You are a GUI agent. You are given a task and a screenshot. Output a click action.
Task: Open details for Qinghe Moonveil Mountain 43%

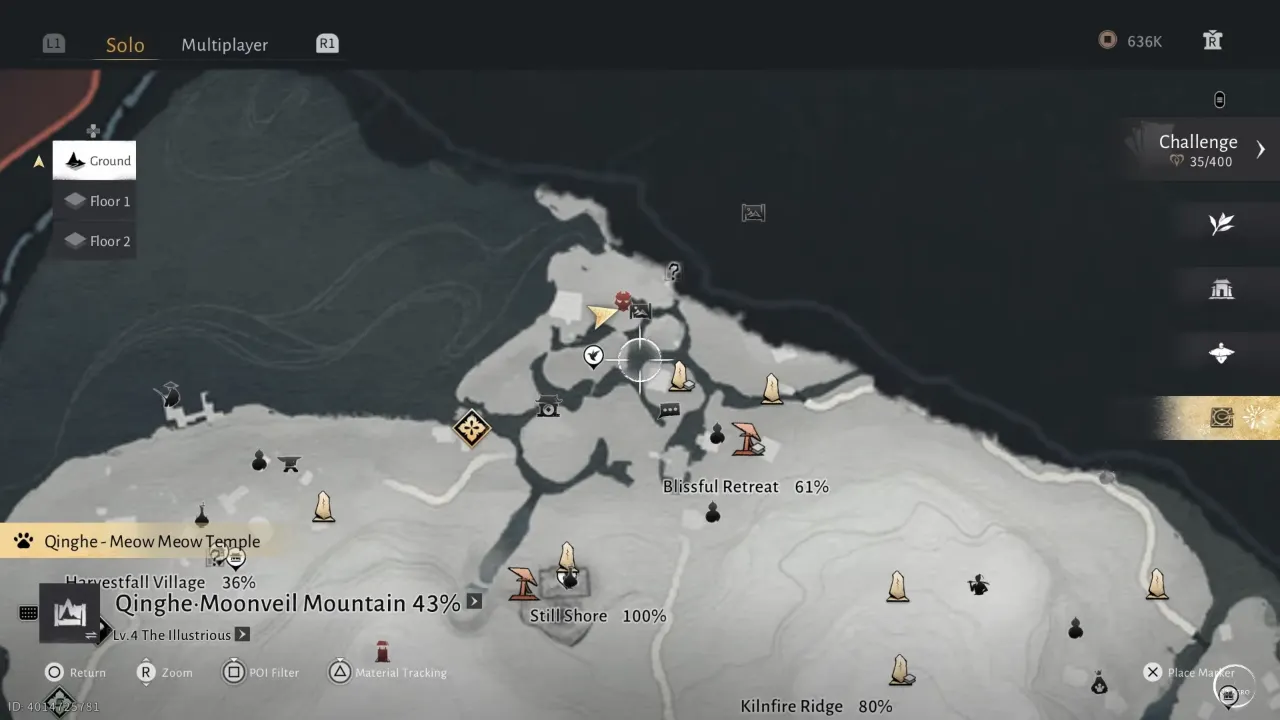point(473,601)
